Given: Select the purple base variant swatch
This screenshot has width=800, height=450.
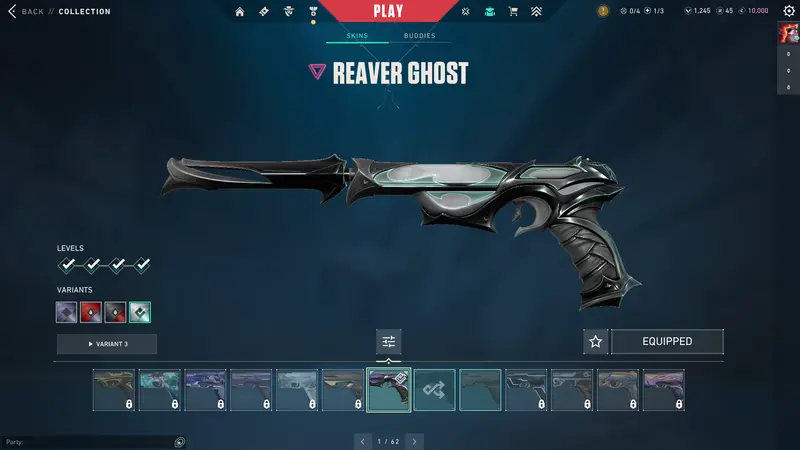Looking at the screenshot, I should 67,312.
